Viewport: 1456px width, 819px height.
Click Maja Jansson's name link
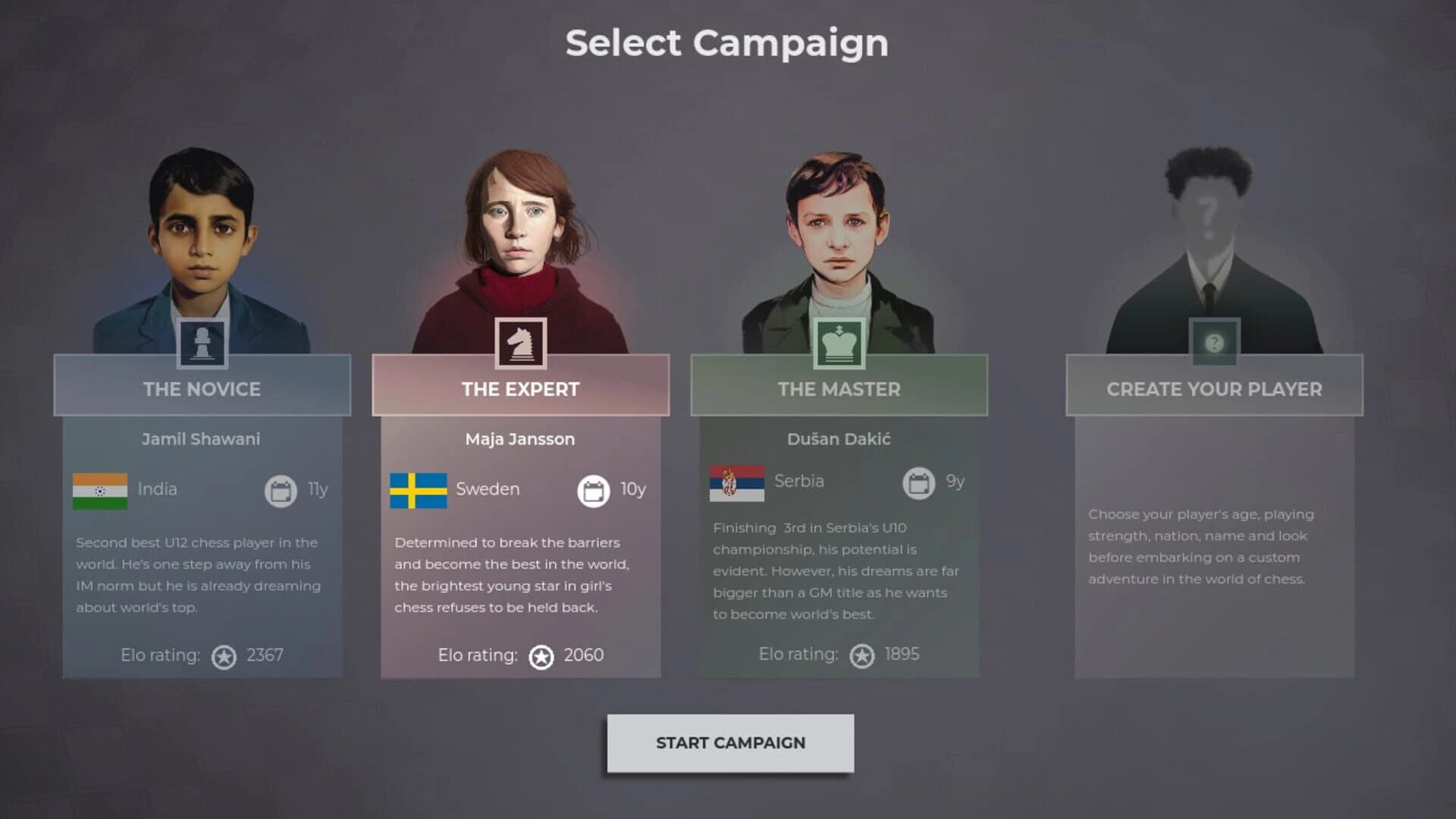point(520,438)
